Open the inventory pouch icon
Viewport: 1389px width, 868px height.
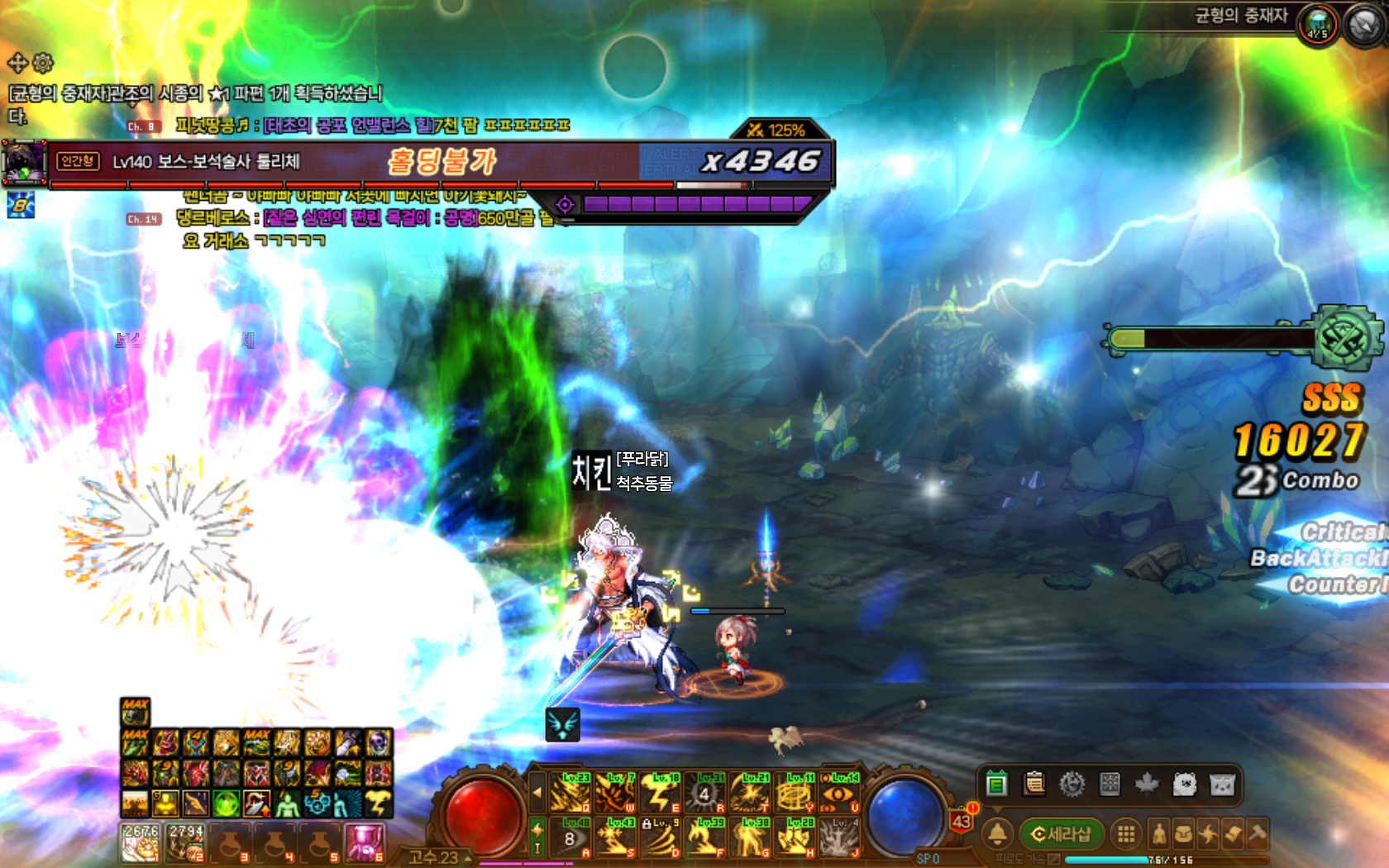[1184, 834]
